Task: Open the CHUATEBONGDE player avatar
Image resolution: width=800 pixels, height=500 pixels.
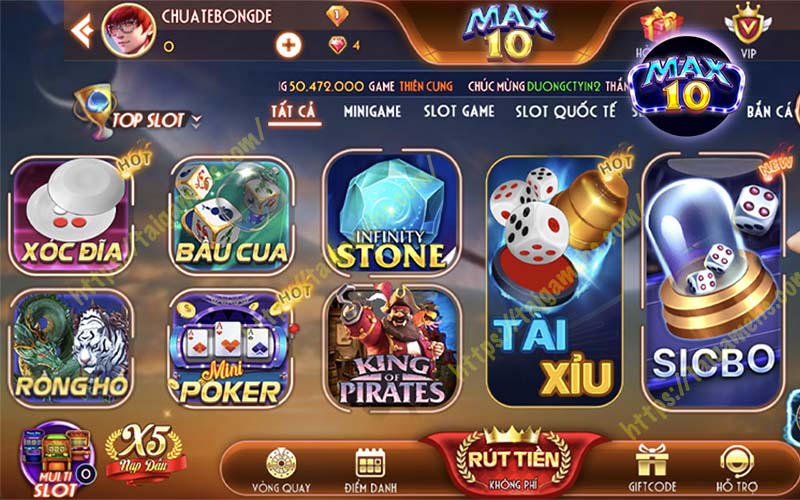Action: pos(127,29)
